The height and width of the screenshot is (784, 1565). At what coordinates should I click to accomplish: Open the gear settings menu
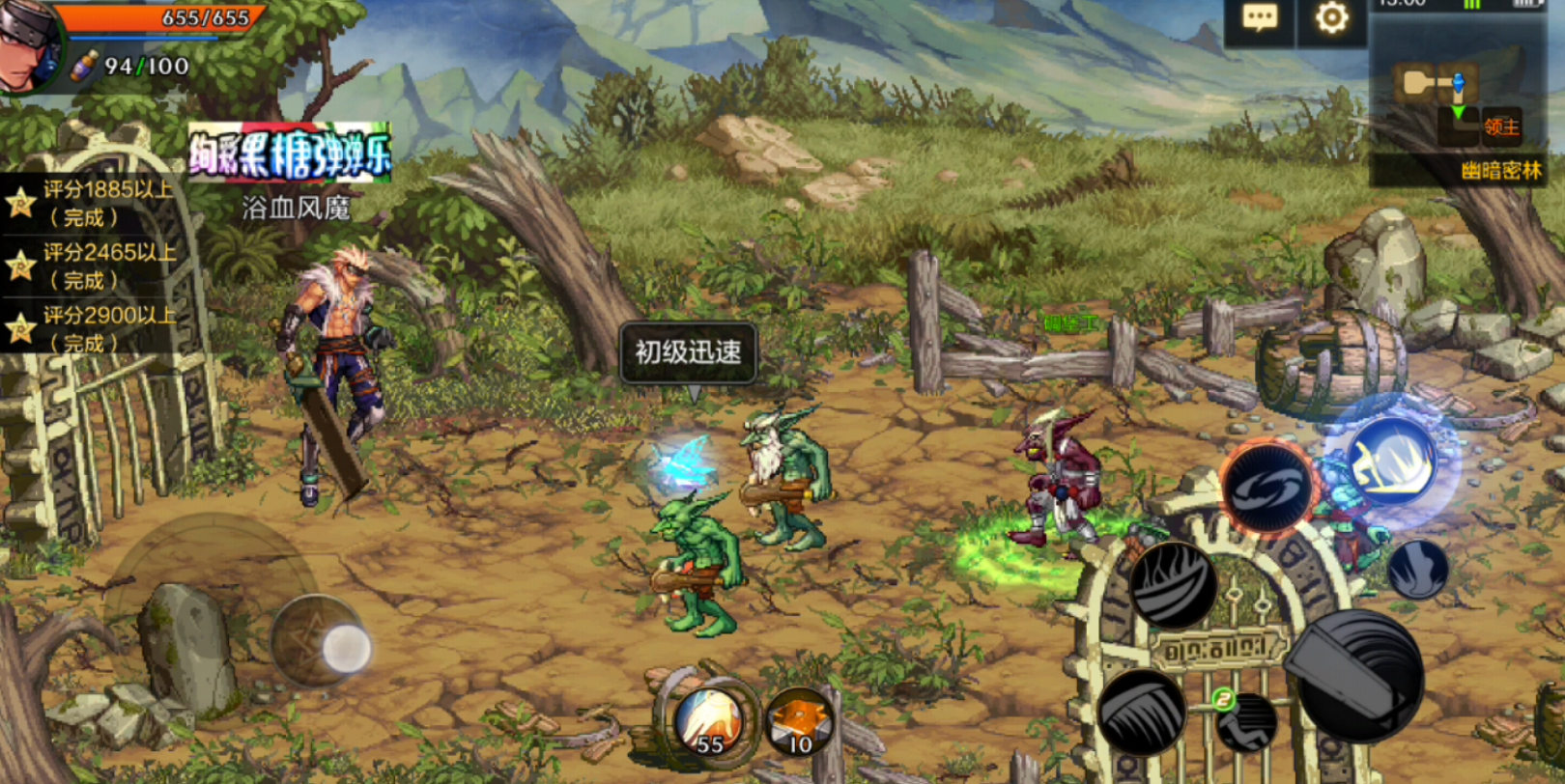pos(1331,18)
